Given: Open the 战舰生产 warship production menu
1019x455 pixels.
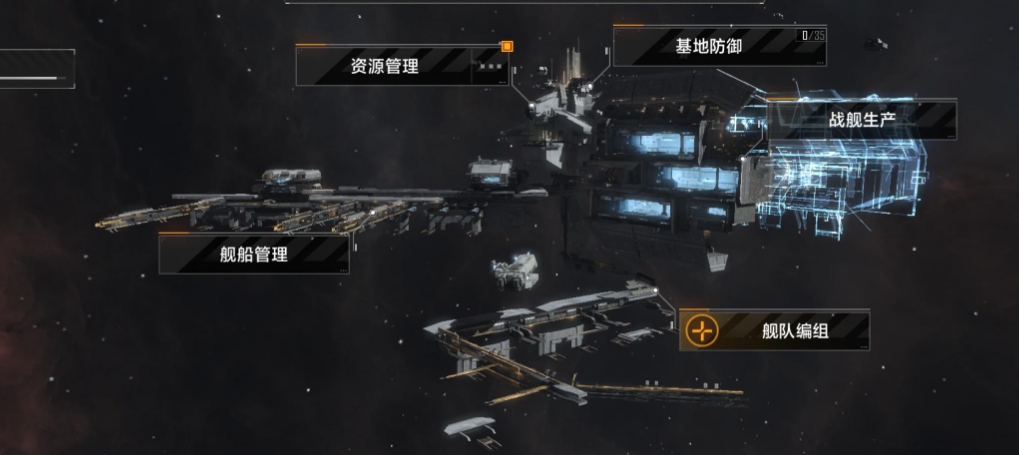Looking at the screenshot, I should 861,119.
